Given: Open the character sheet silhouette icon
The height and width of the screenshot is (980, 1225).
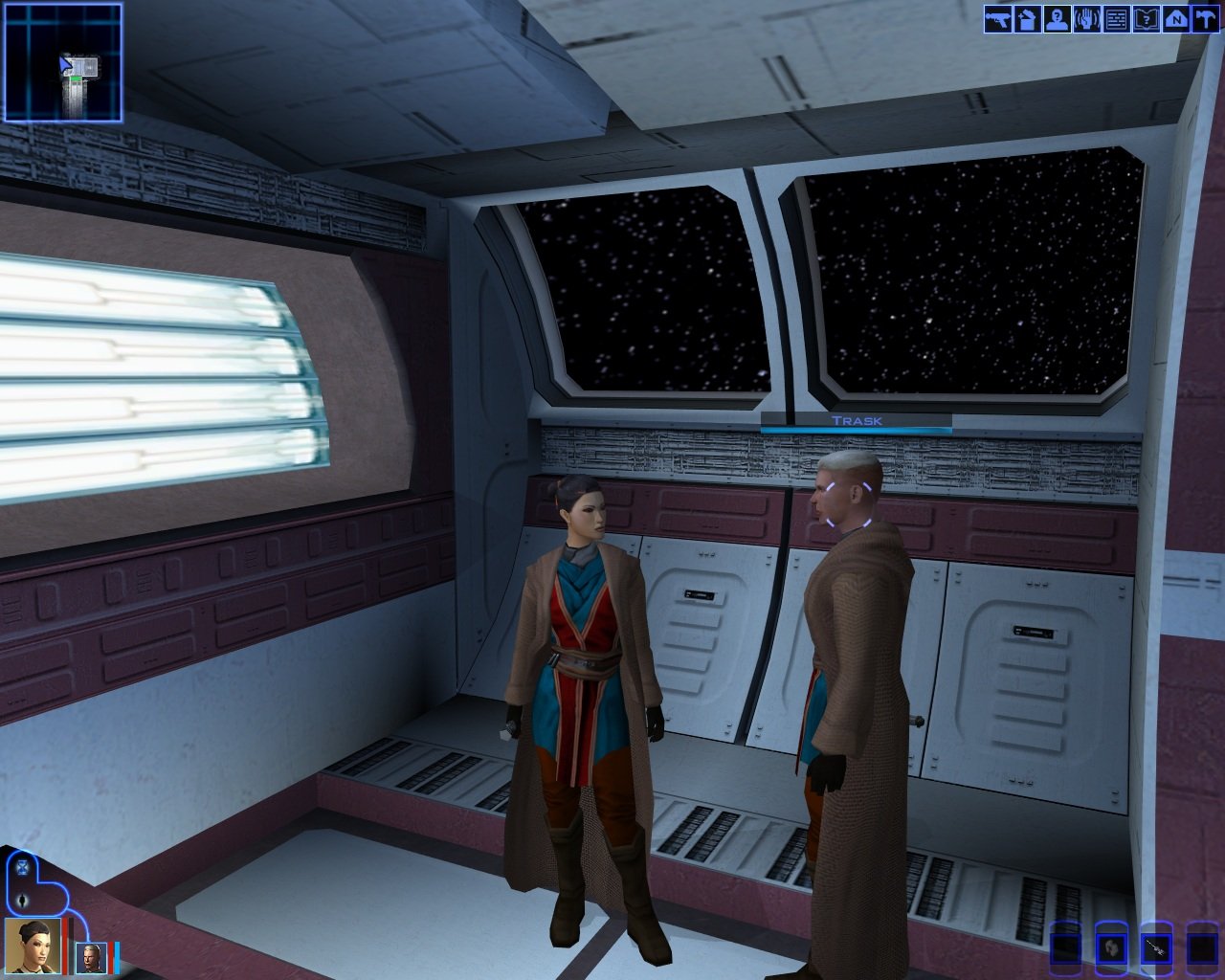Looking at the screenshot, I should [x=1057, y=19].
